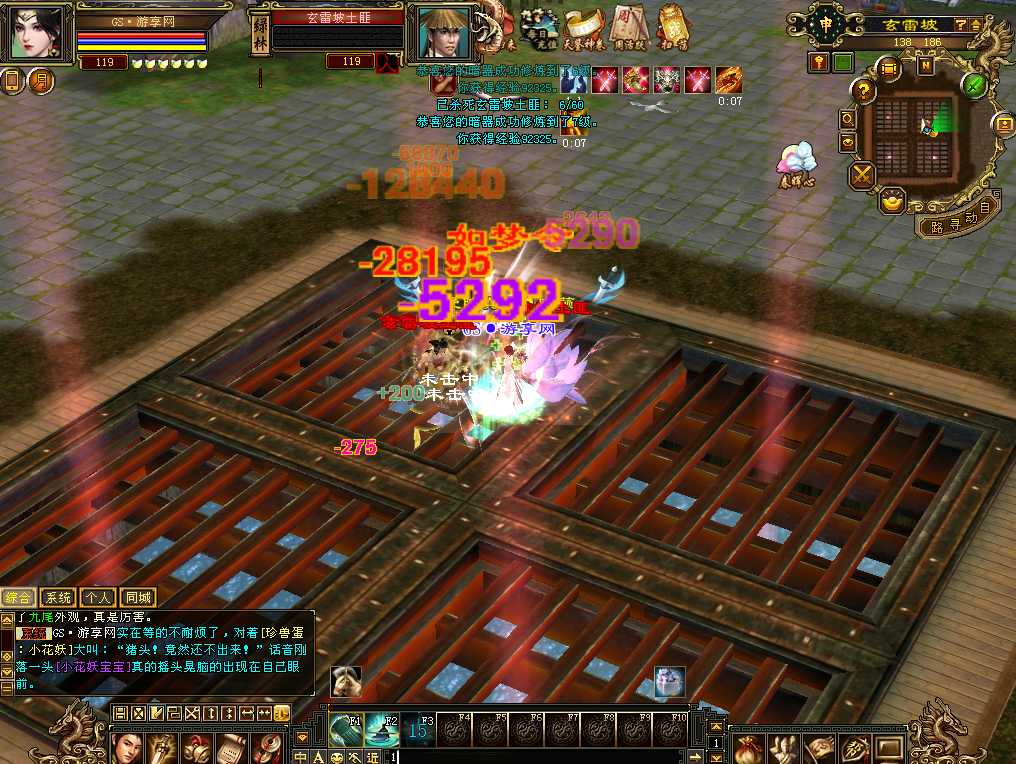Select the target bandit portrait
This screenshot has width=1016, height=764.
coord(439,33)
